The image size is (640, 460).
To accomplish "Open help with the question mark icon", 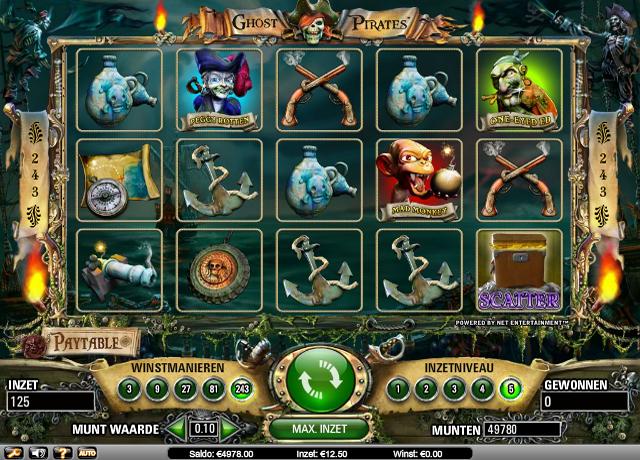I will point(62,453).
